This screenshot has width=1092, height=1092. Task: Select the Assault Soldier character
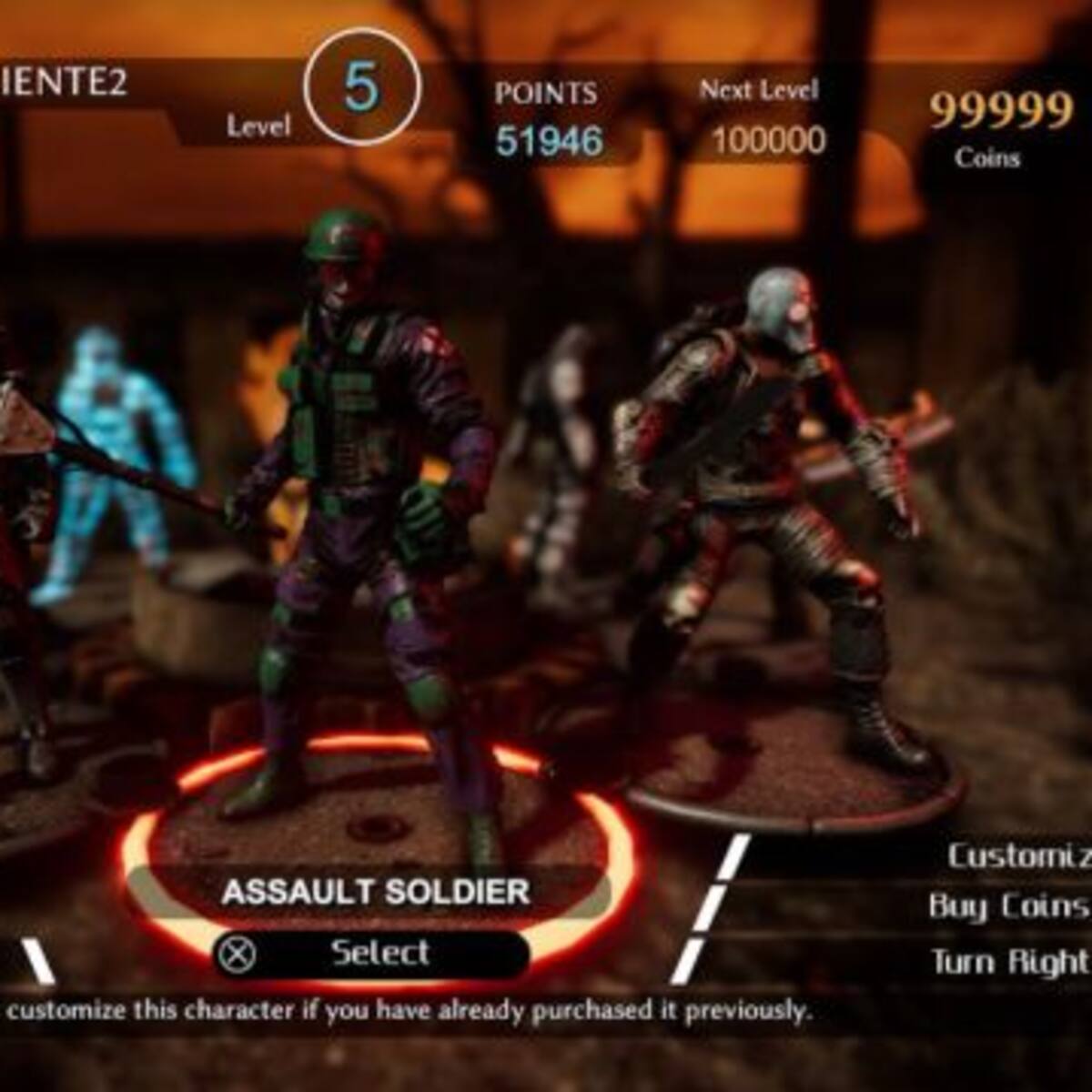tap(371, 953)
